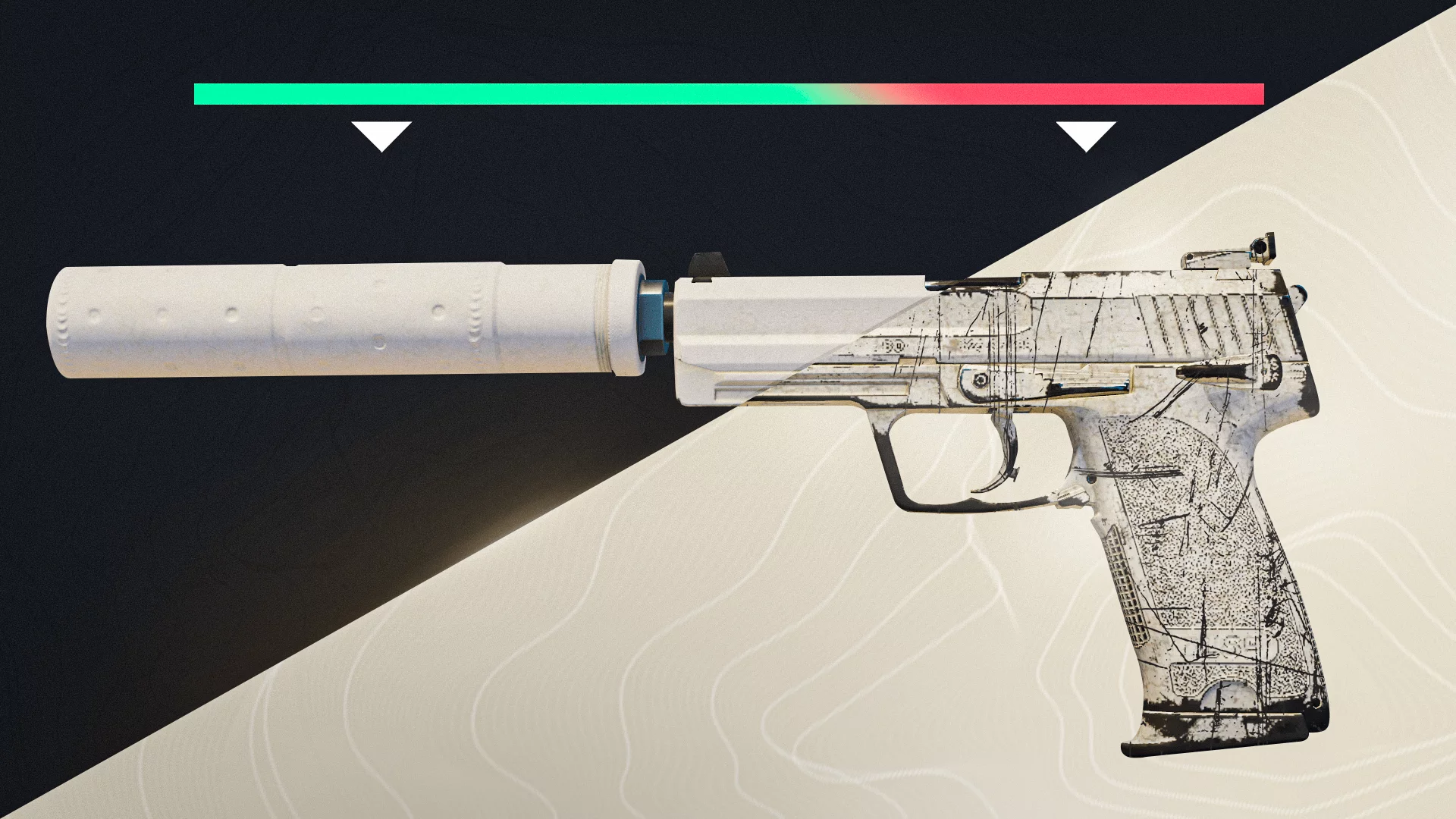Select the white marker under the red section
Image resolution: width=1456 pixels, height=819 pixels.
tap(1086, 134)
